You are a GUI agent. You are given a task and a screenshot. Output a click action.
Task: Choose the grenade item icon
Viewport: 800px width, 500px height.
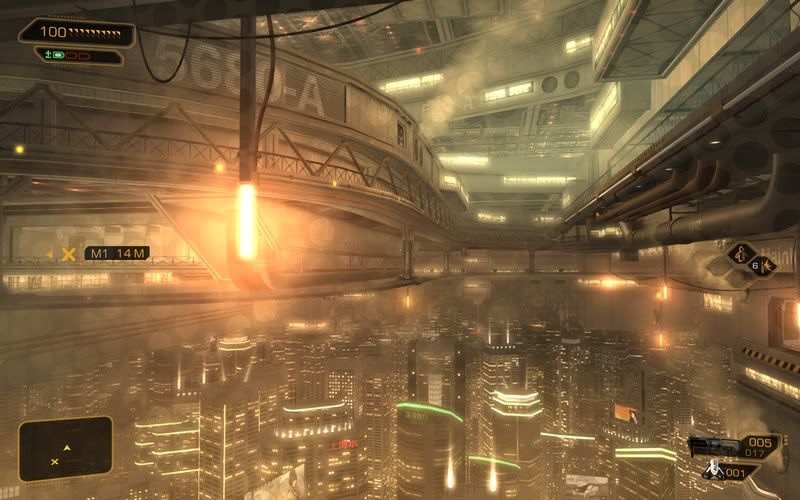[716, 470]
